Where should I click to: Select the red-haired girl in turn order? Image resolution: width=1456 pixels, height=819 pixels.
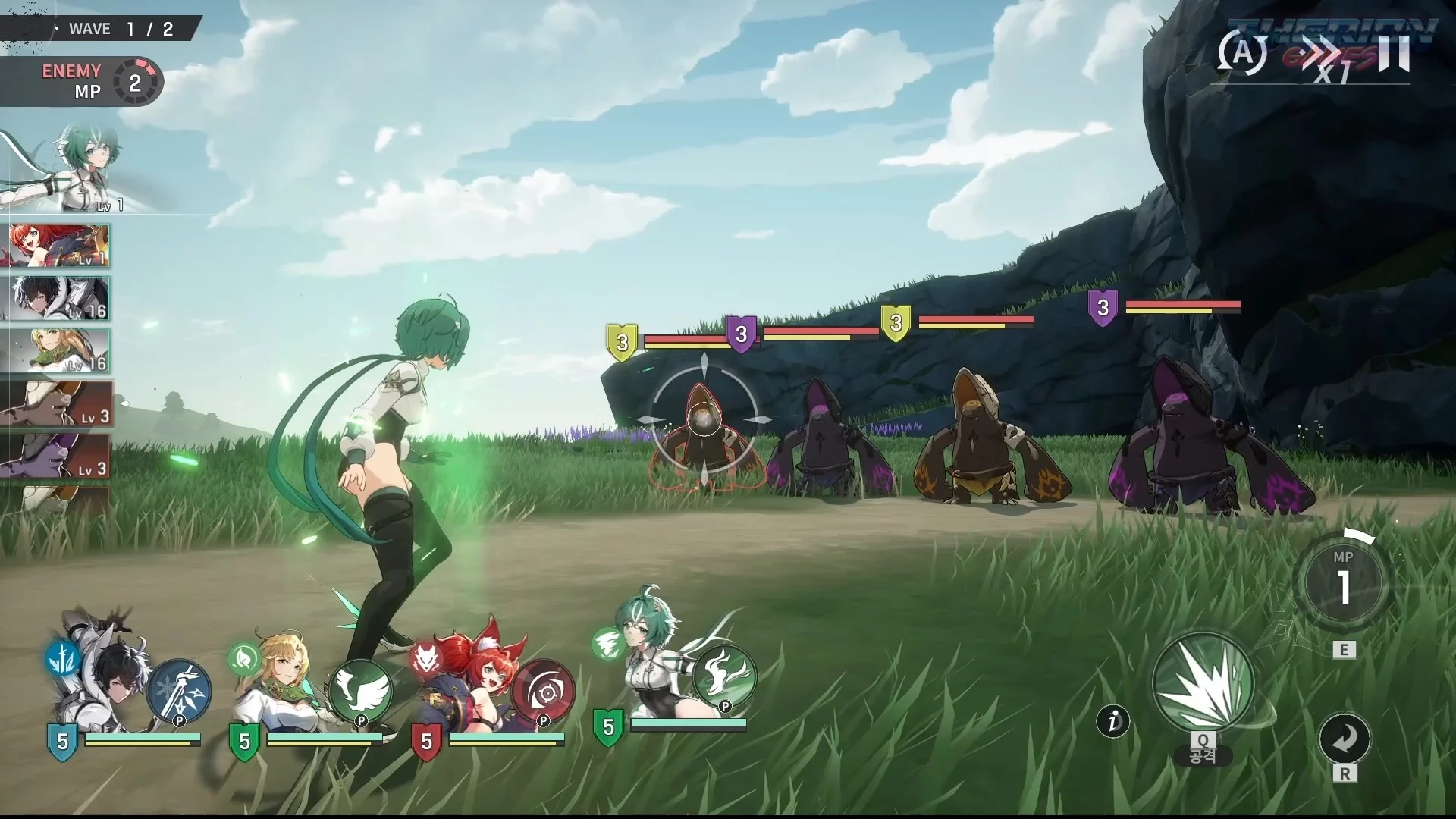pyautogui.click(x=59, y=246)
